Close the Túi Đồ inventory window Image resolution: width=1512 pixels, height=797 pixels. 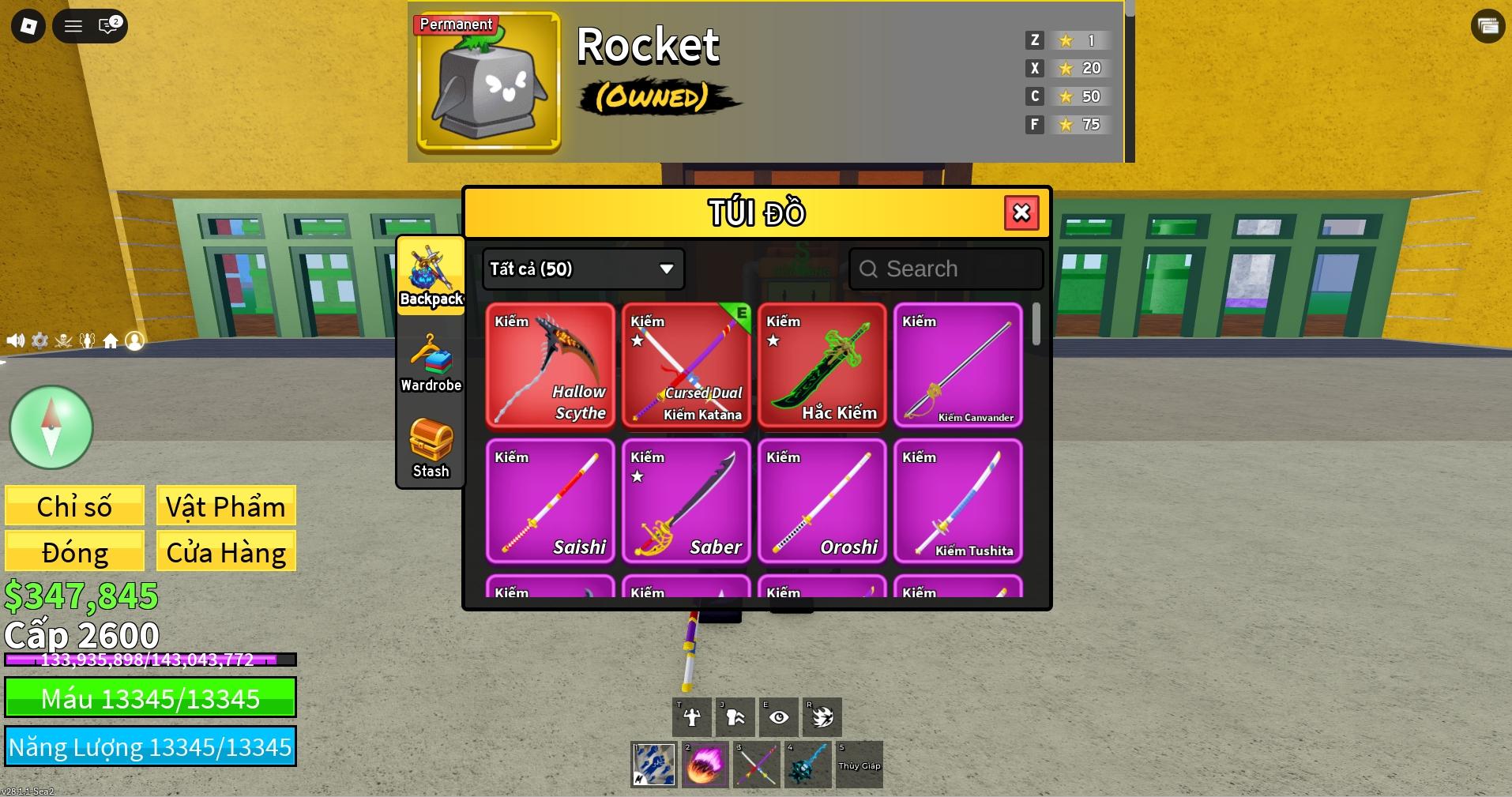(1021, 212)
